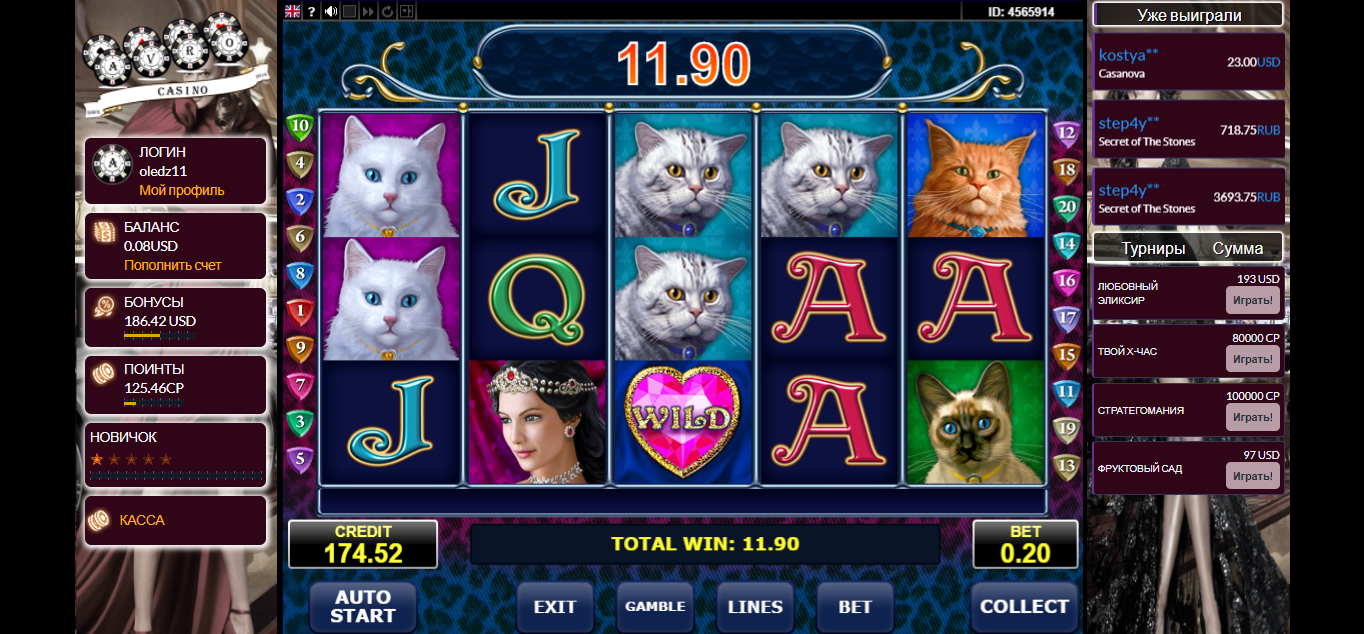Change the wager with the BET button
Screen dimensions: 1364x634
855,607
